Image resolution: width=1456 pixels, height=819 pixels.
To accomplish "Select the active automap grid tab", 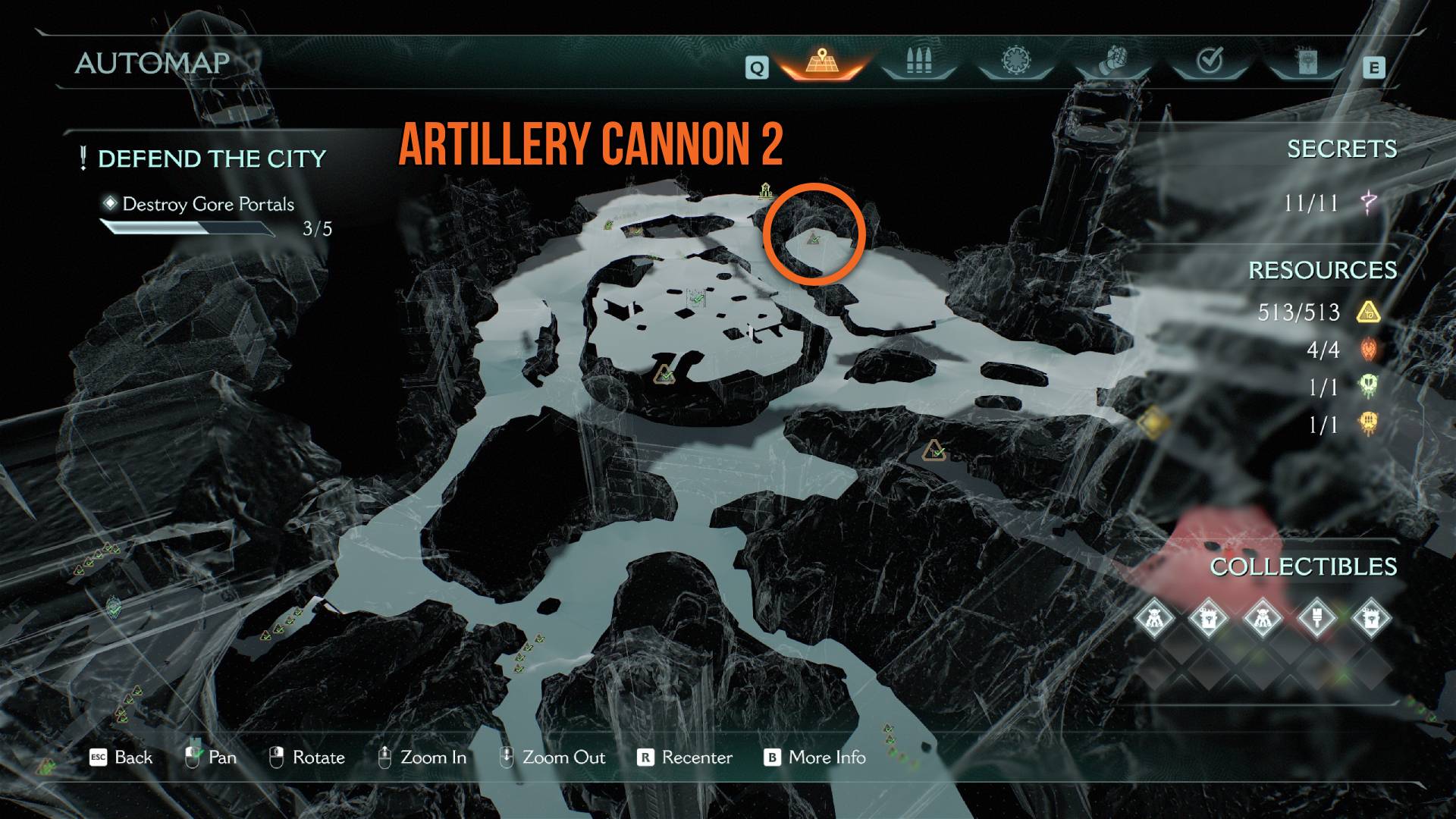I will coord(821,61).
